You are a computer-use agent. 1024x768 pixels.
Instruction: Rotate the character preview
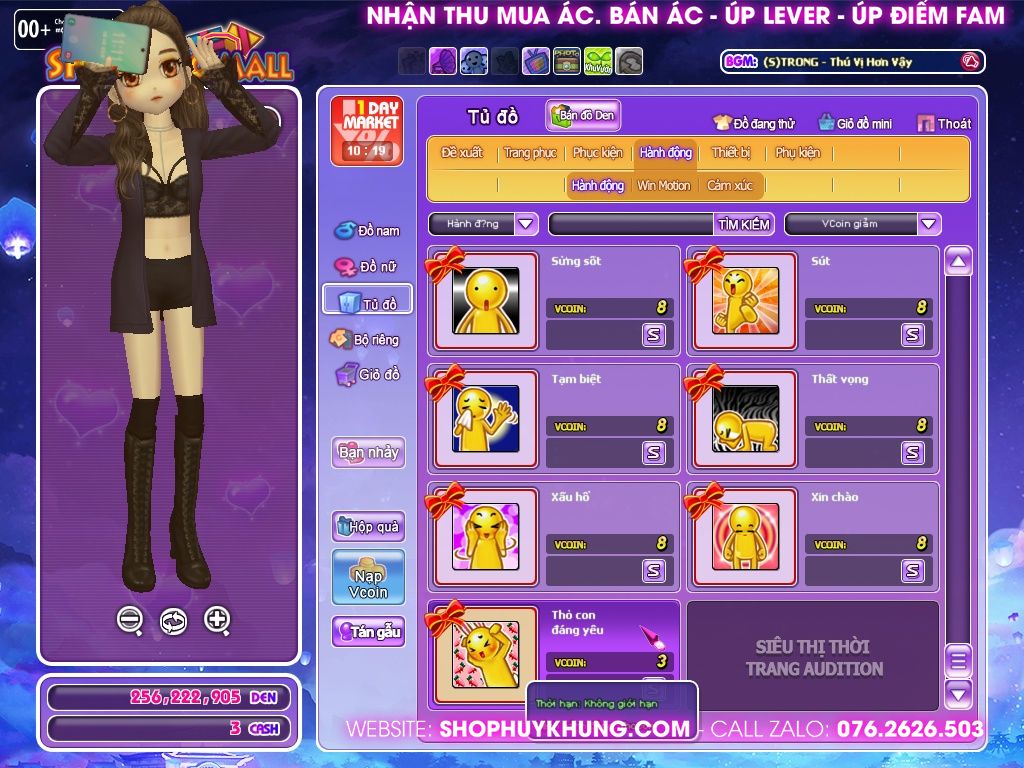pos(173,621)
